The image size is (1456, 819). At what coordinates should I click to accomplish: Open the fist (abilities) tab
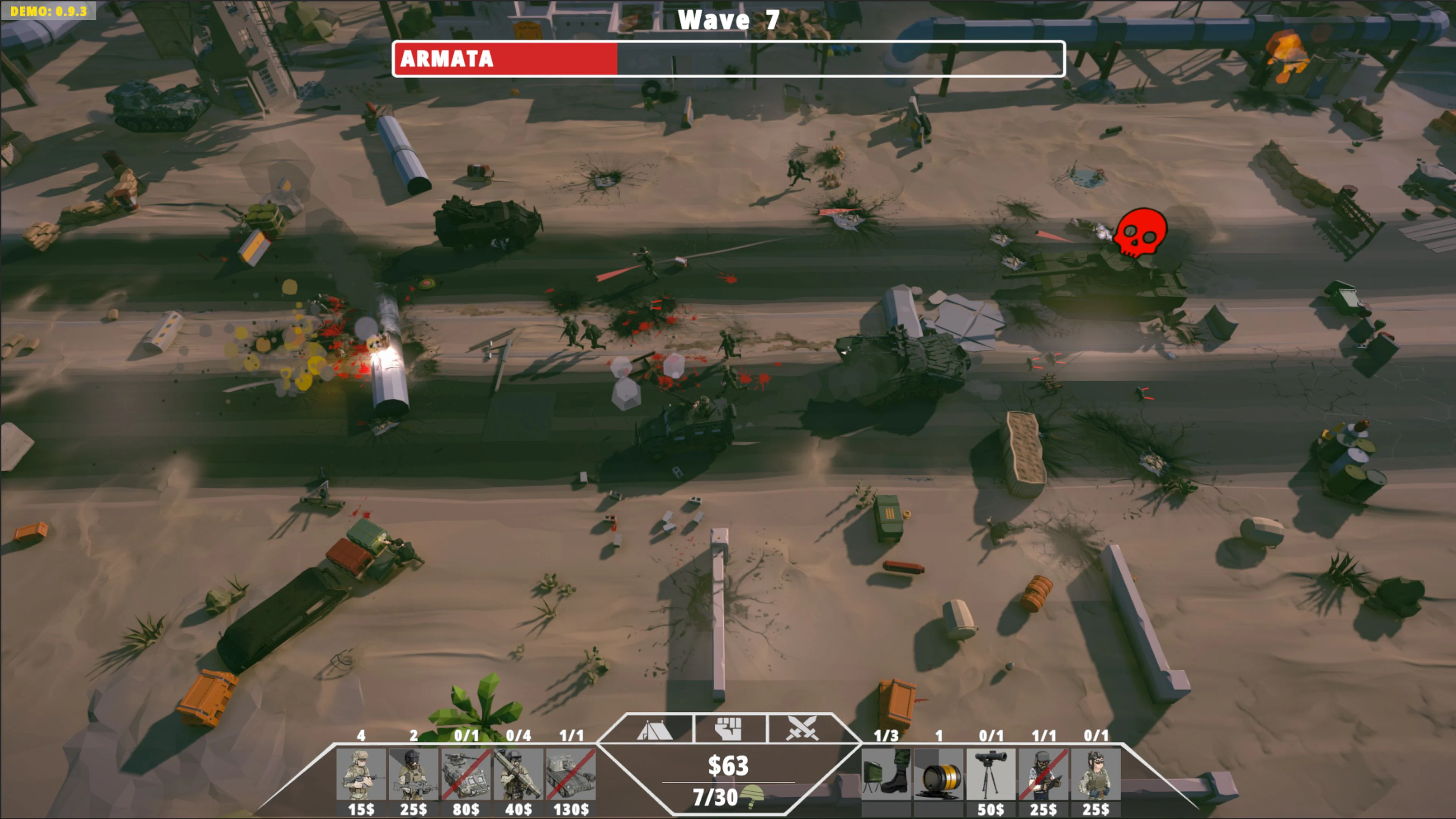pos(729,729)
